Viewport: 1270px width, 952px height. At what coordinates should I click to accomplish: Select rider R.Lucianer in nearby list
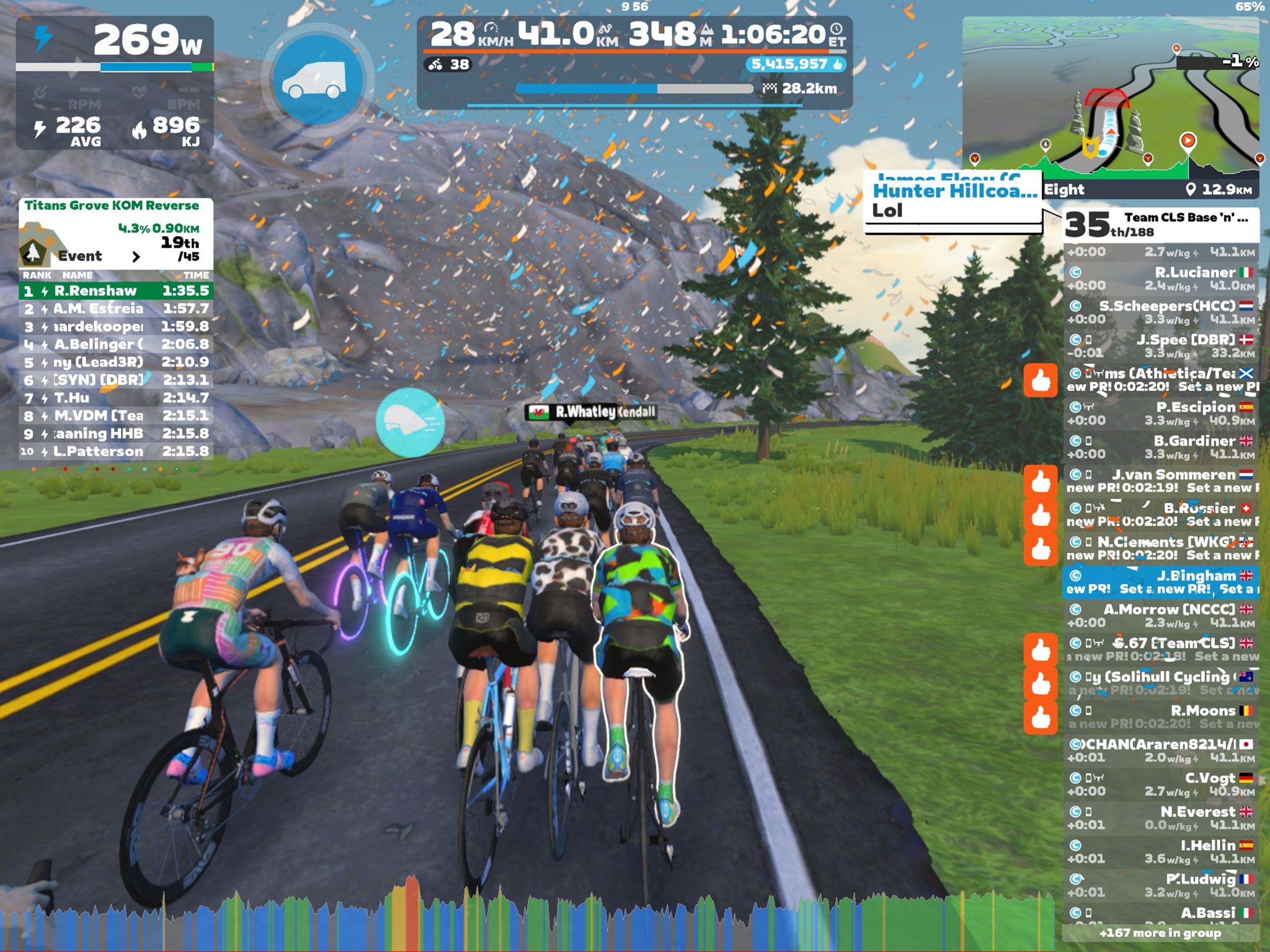coord(1160,279)
